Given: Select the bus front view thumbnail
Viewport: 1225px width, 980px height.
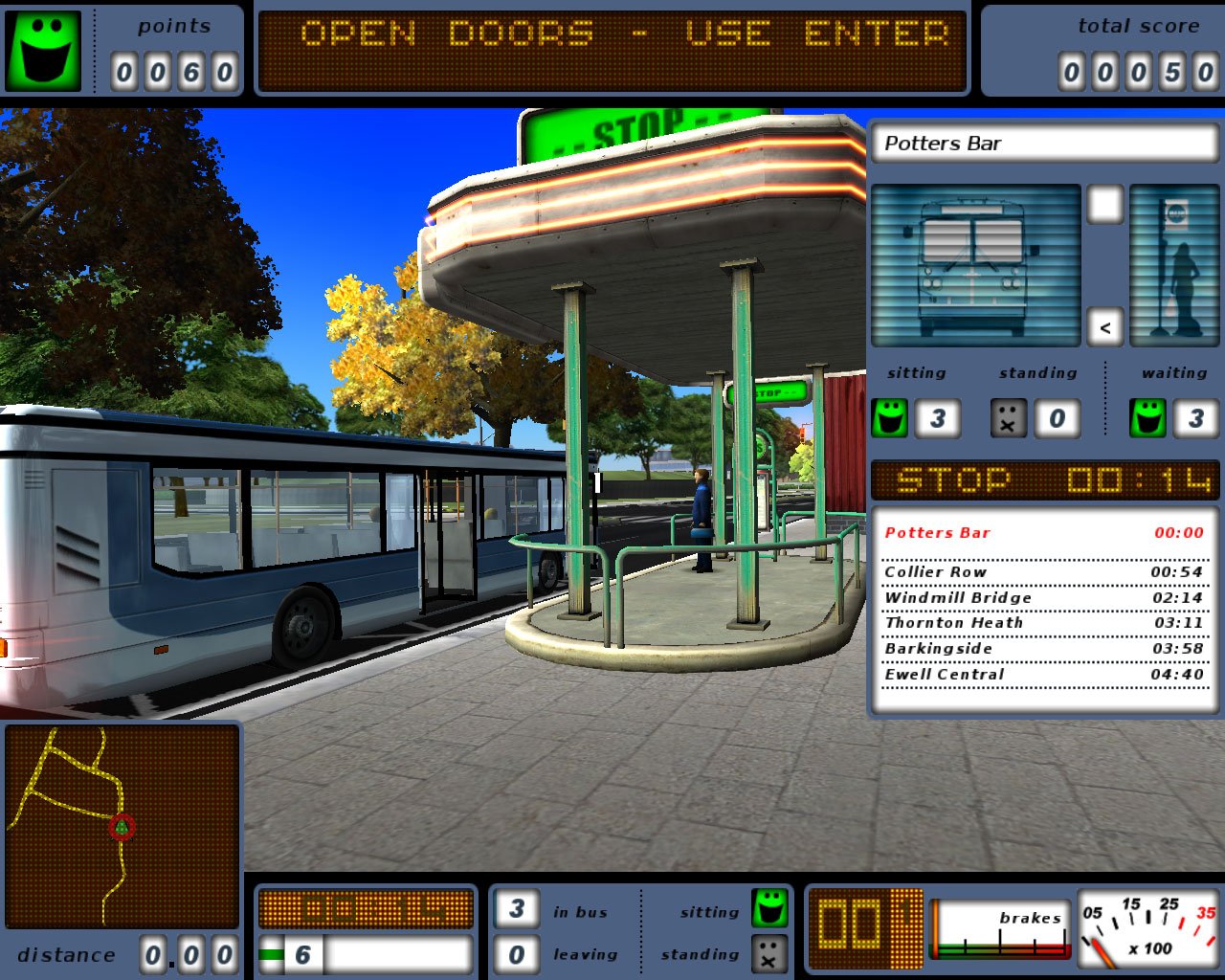Looking at the screenshot, I should coord(974,265).
